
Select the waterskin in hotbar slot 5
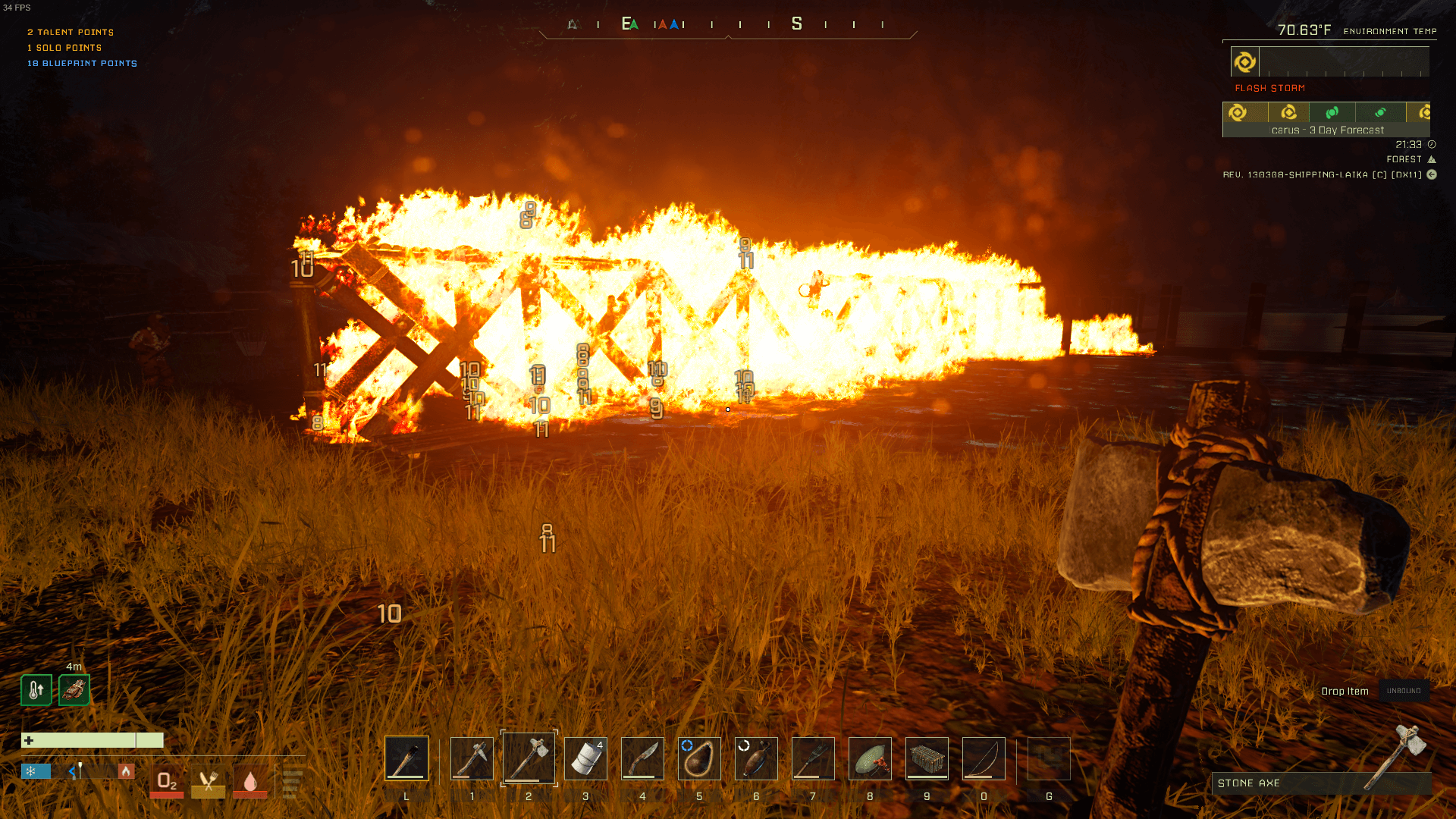[699, 758]
